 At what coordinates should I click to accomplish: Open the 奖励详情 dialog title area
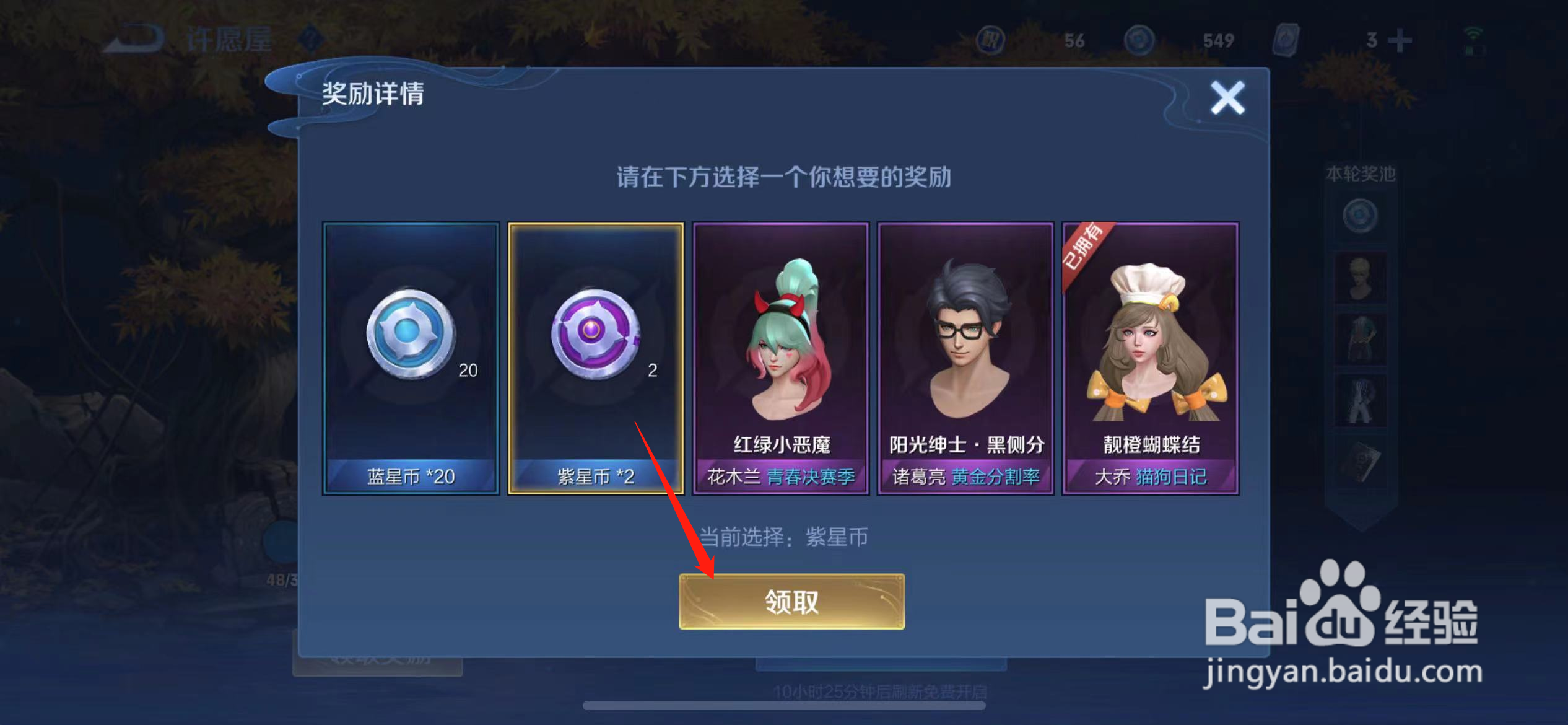coord(374,96)
